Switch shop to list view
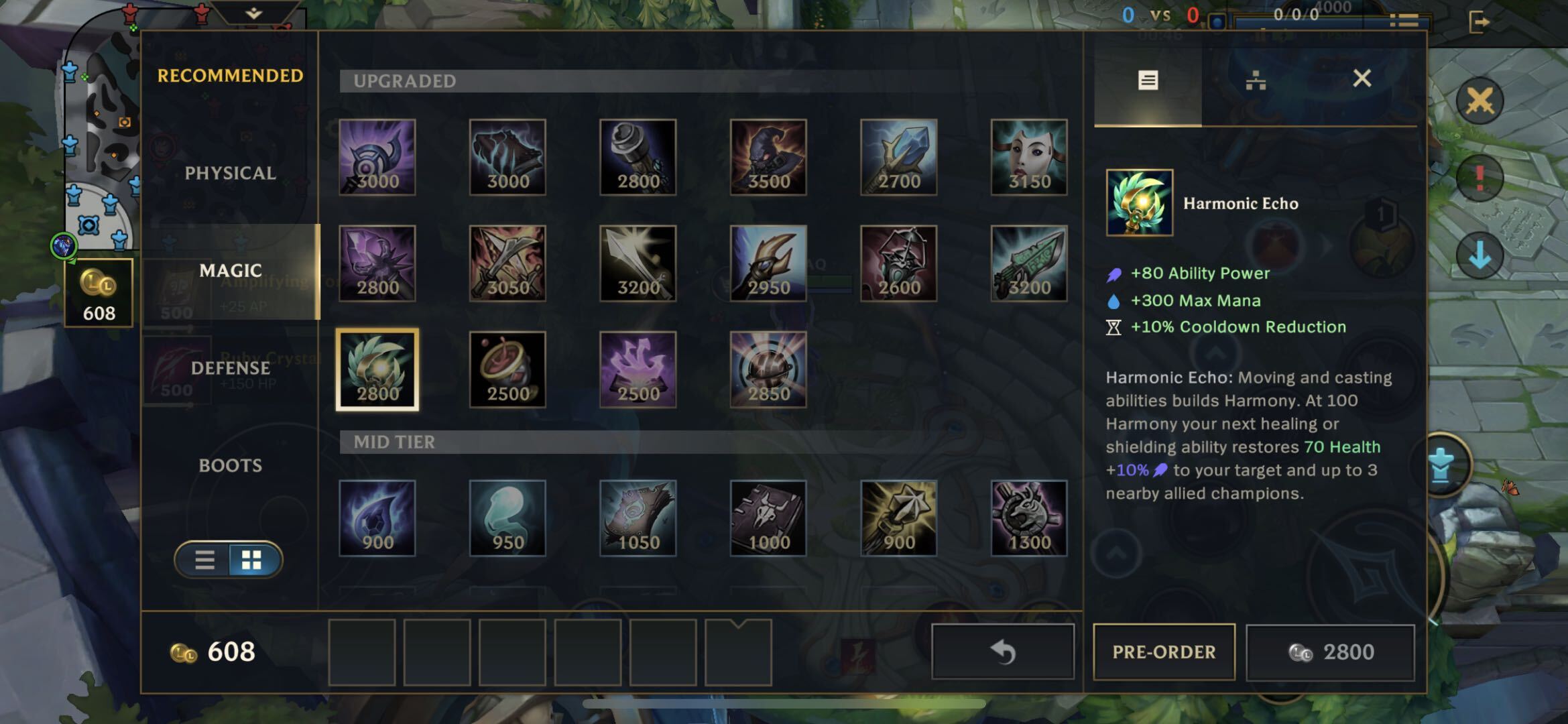Viewport: 1568px width, 724px height. (x=204, y=560)
